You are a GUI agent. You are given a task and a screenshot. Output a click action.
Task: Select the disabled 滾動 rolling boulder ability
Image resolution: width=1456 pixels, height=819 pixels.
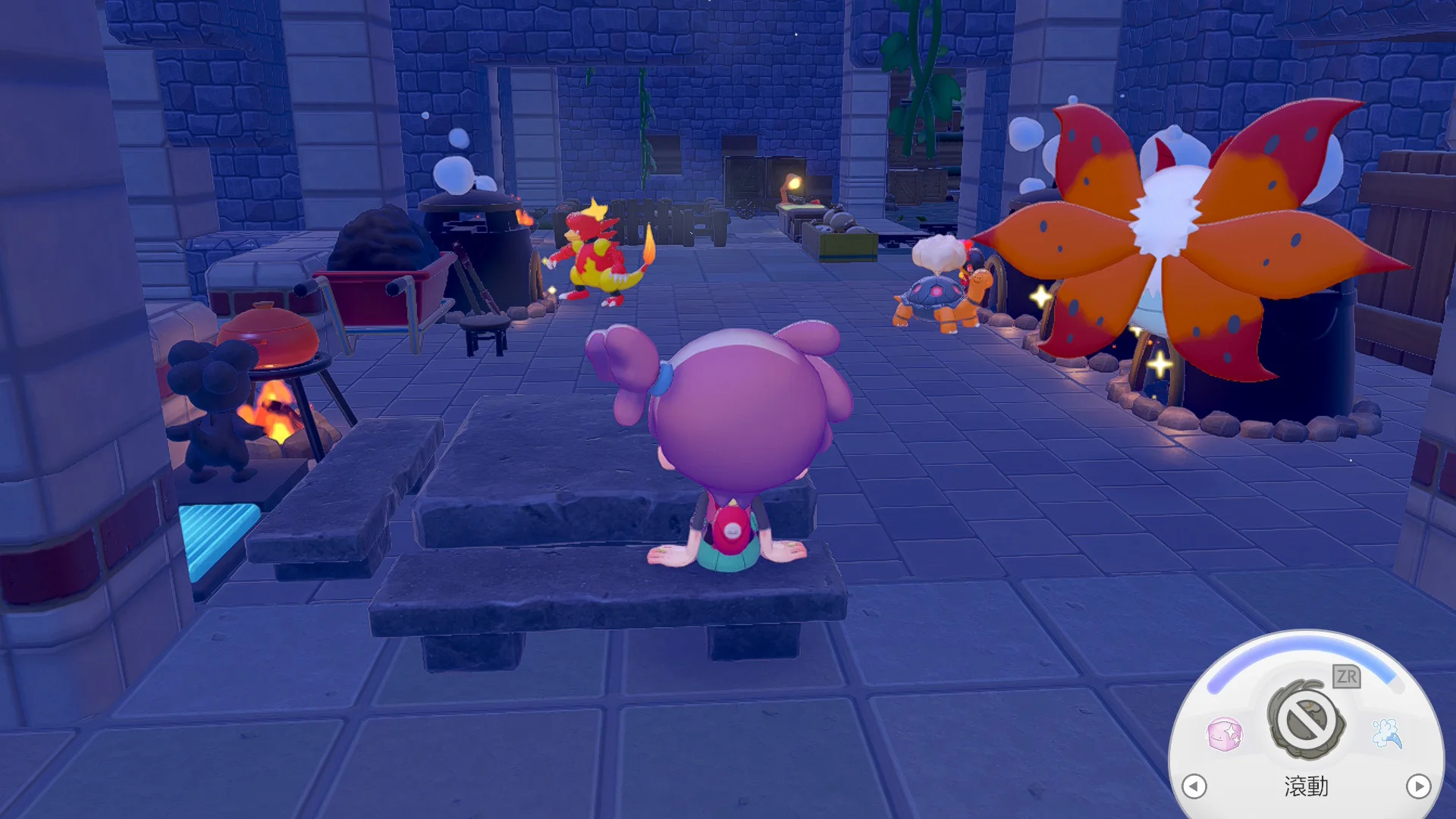(x=1306, y=719)
